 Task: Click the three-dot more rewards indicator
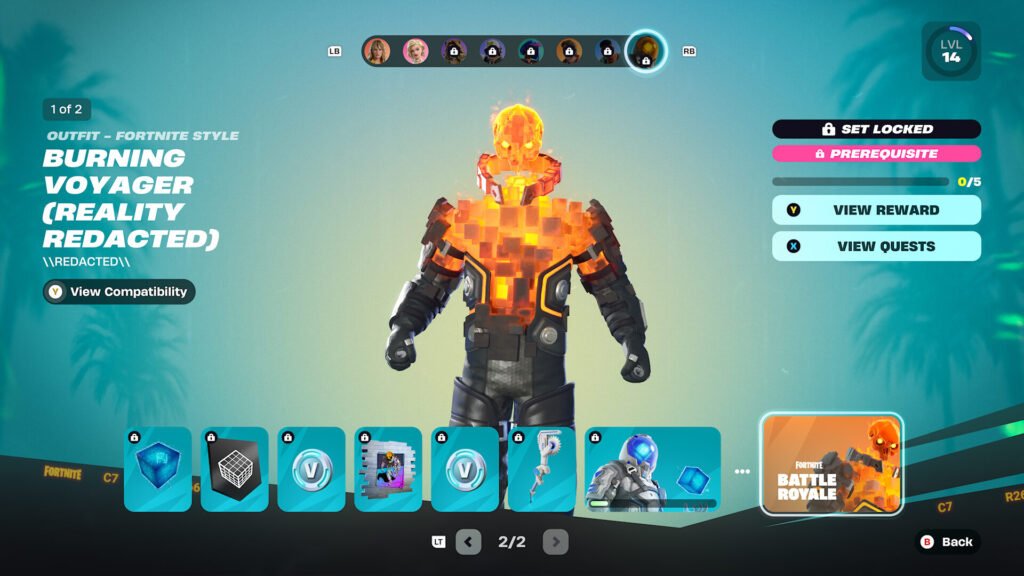pos(741,471)
